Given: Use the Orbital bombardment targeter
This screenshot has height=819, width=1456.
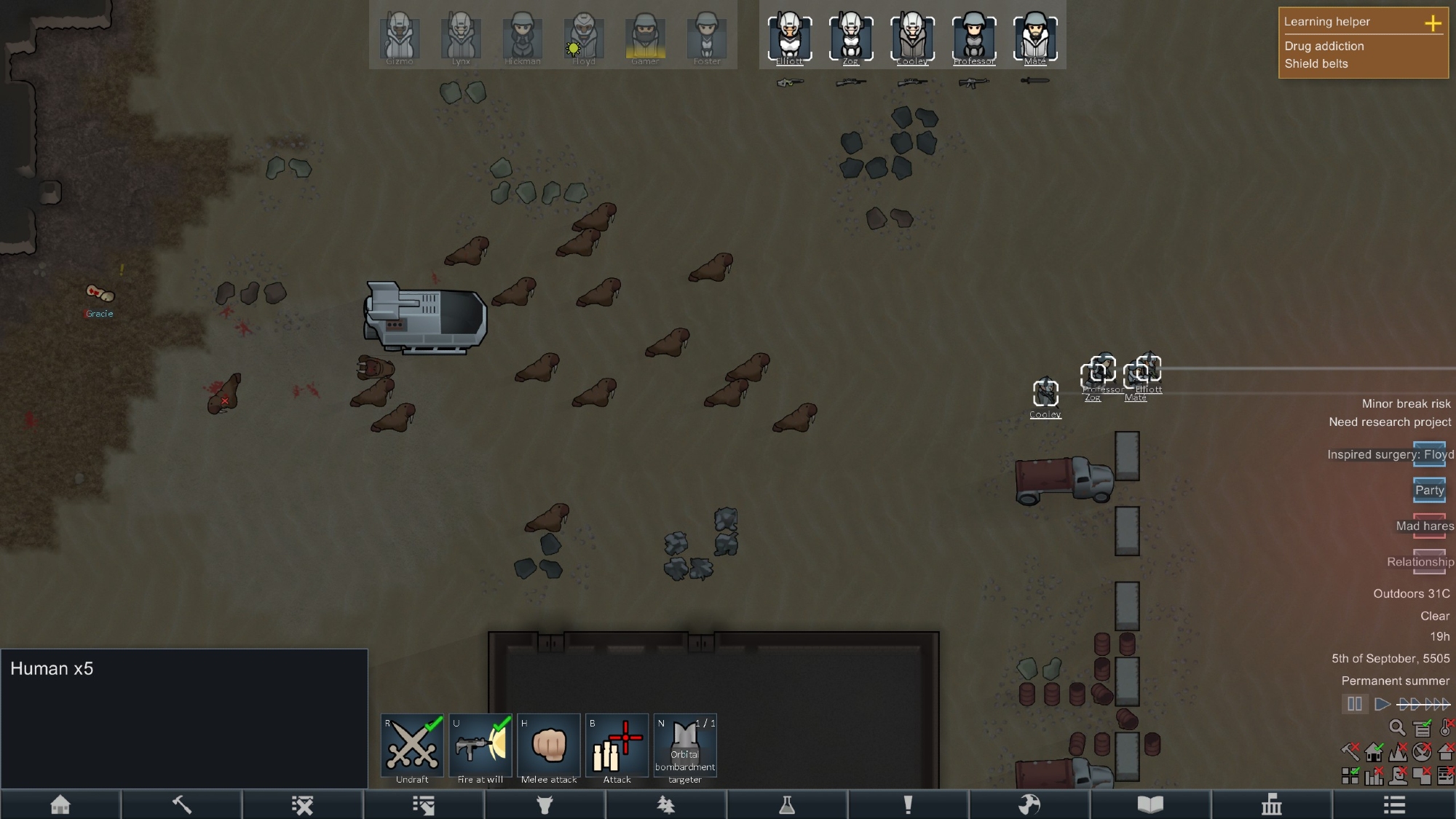Looking at the screenshot, I should (685, 745).
